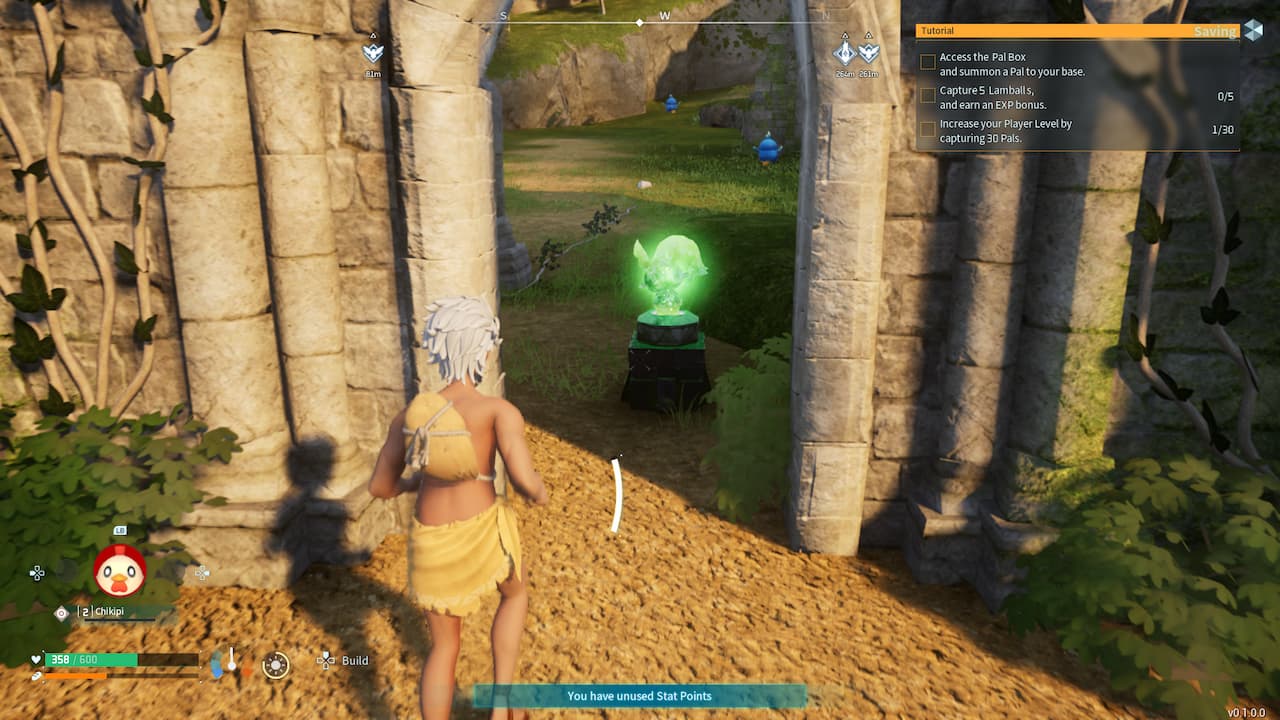The height and width of the screenshot is (720, 1280).
Task: Click the targeting reticle beside Chikipi's name
Action: 61,611
